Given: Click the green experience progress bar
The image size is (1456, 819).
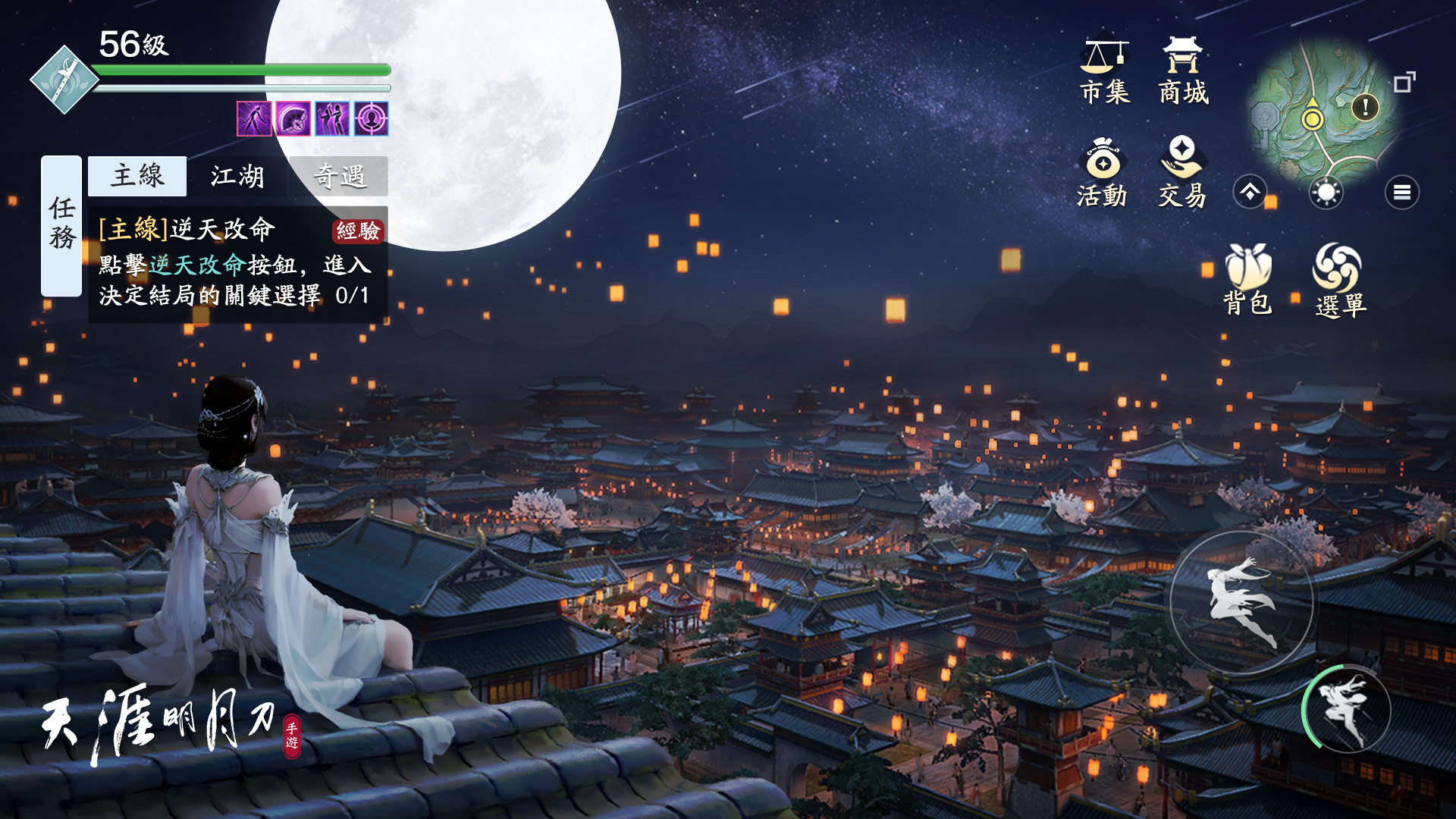Looking at the screenshot, I should [x=235, y=69].
